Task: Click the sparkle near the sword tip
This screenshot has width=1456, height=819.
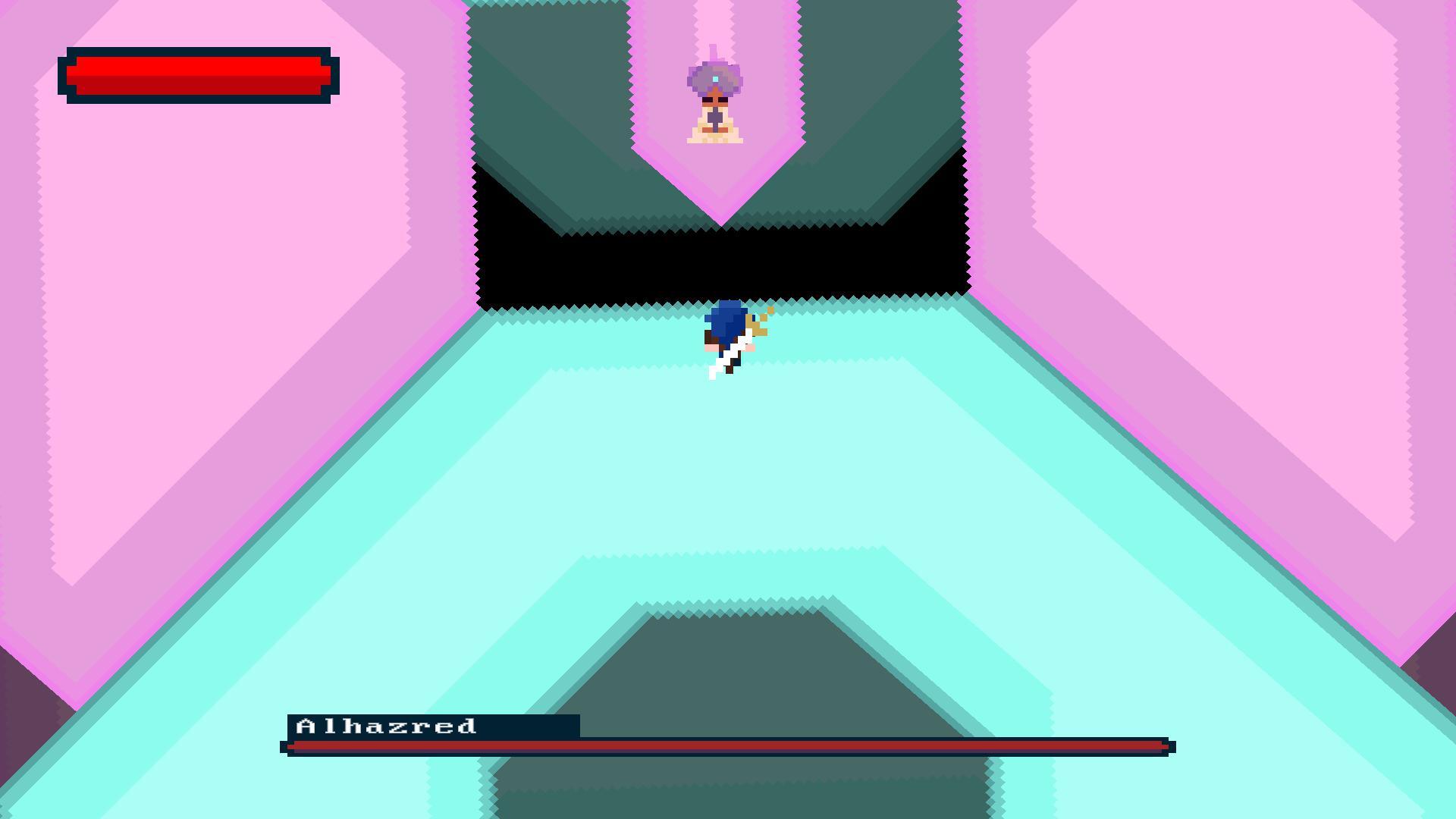Action: [x=771, y=309]
